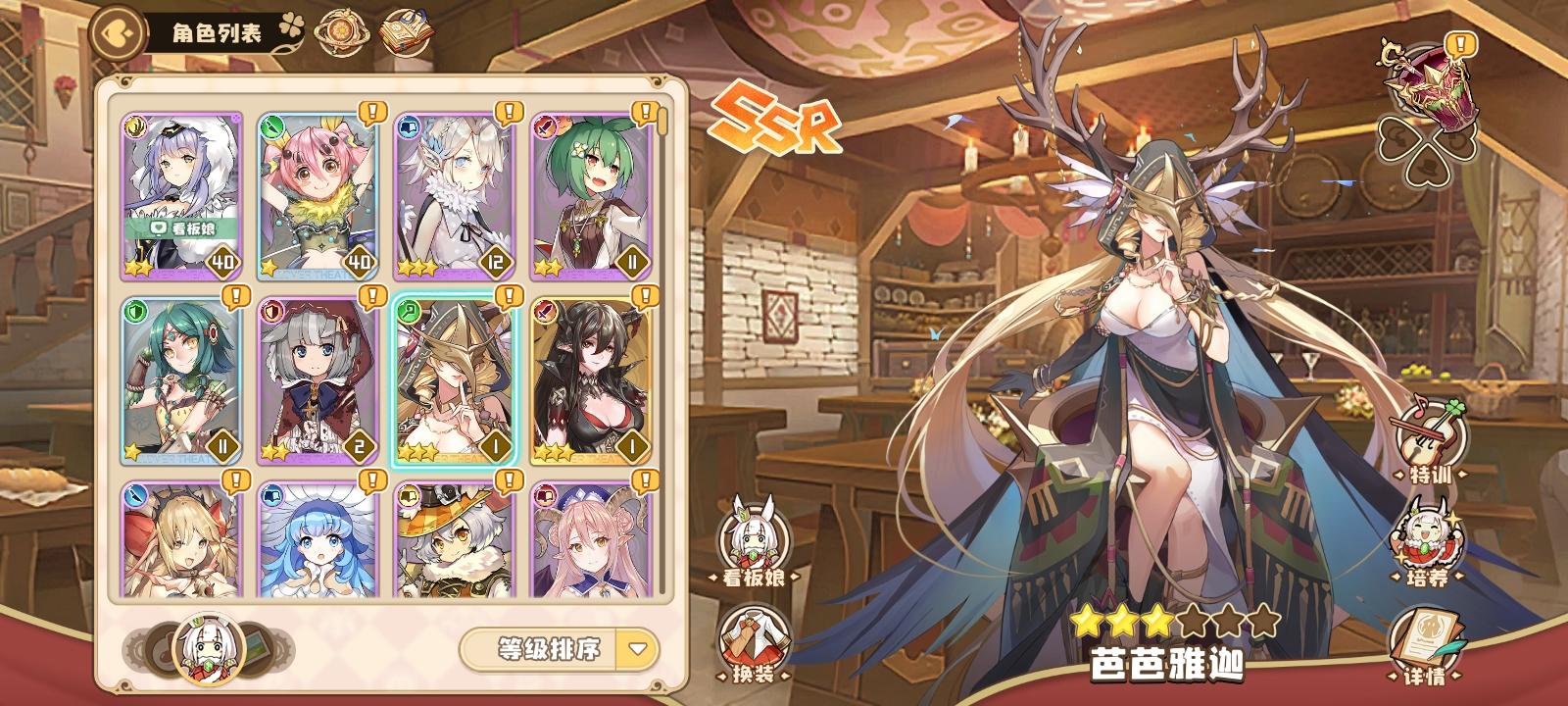1568x706 pixels.
Task: Select the 芭芭雅迦 character name label
Action: point(1169,663)
